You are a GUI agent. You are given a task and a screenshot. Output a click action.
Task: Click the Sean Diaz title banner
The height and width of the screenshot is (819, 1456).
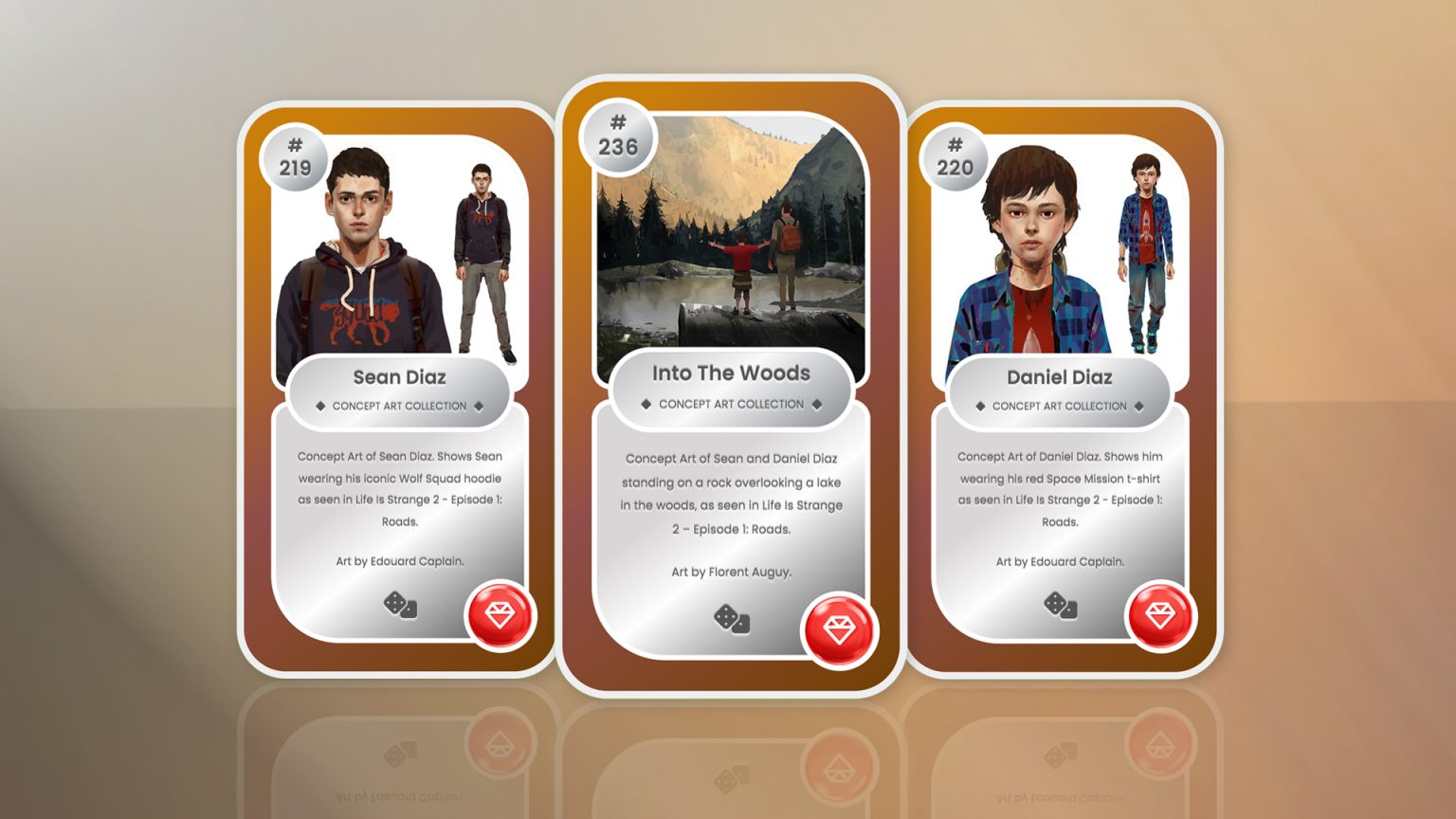(x=398, y=377)
